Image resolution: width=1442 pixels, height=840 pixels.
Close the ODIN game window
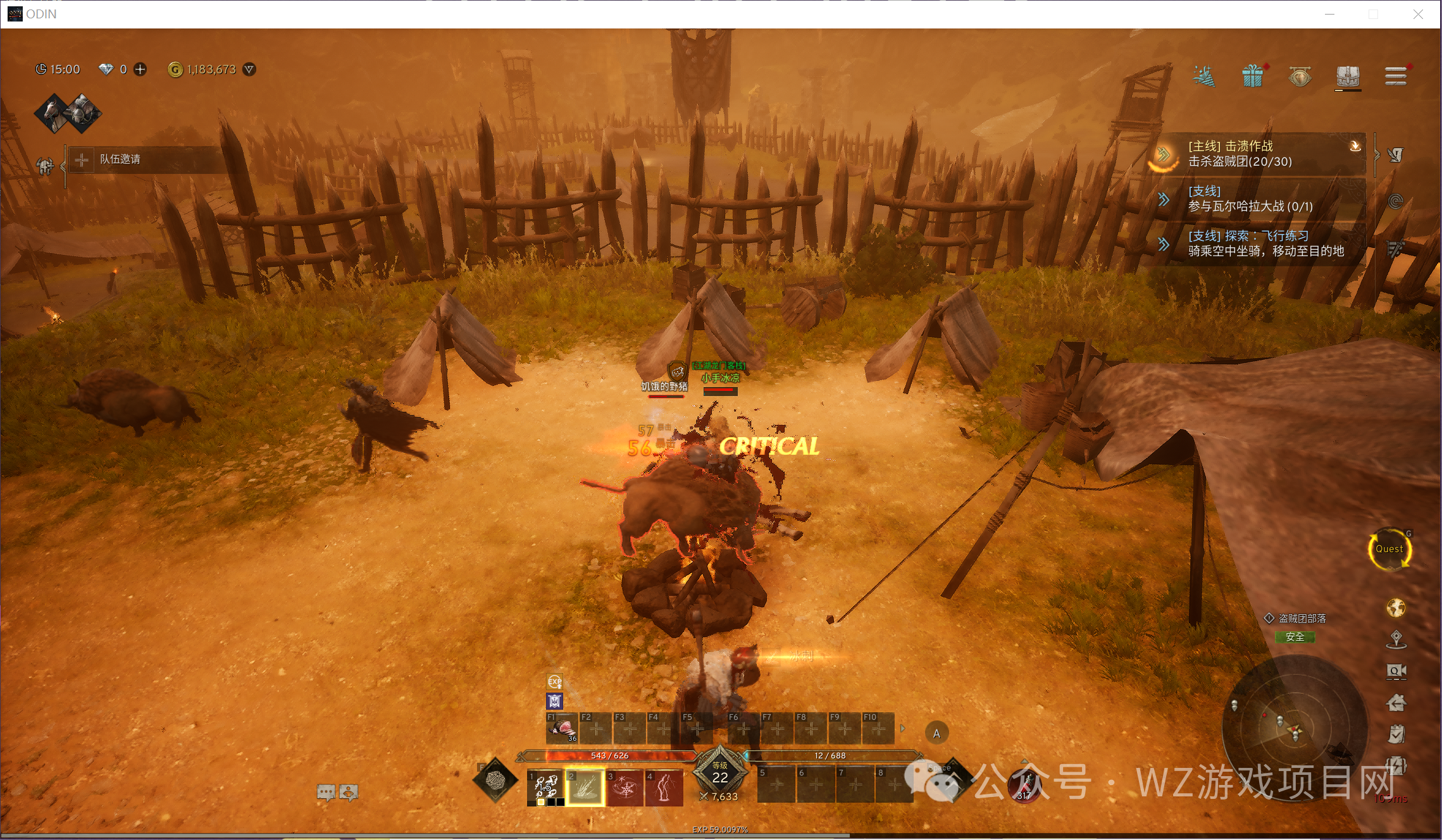click(1418, 15)
